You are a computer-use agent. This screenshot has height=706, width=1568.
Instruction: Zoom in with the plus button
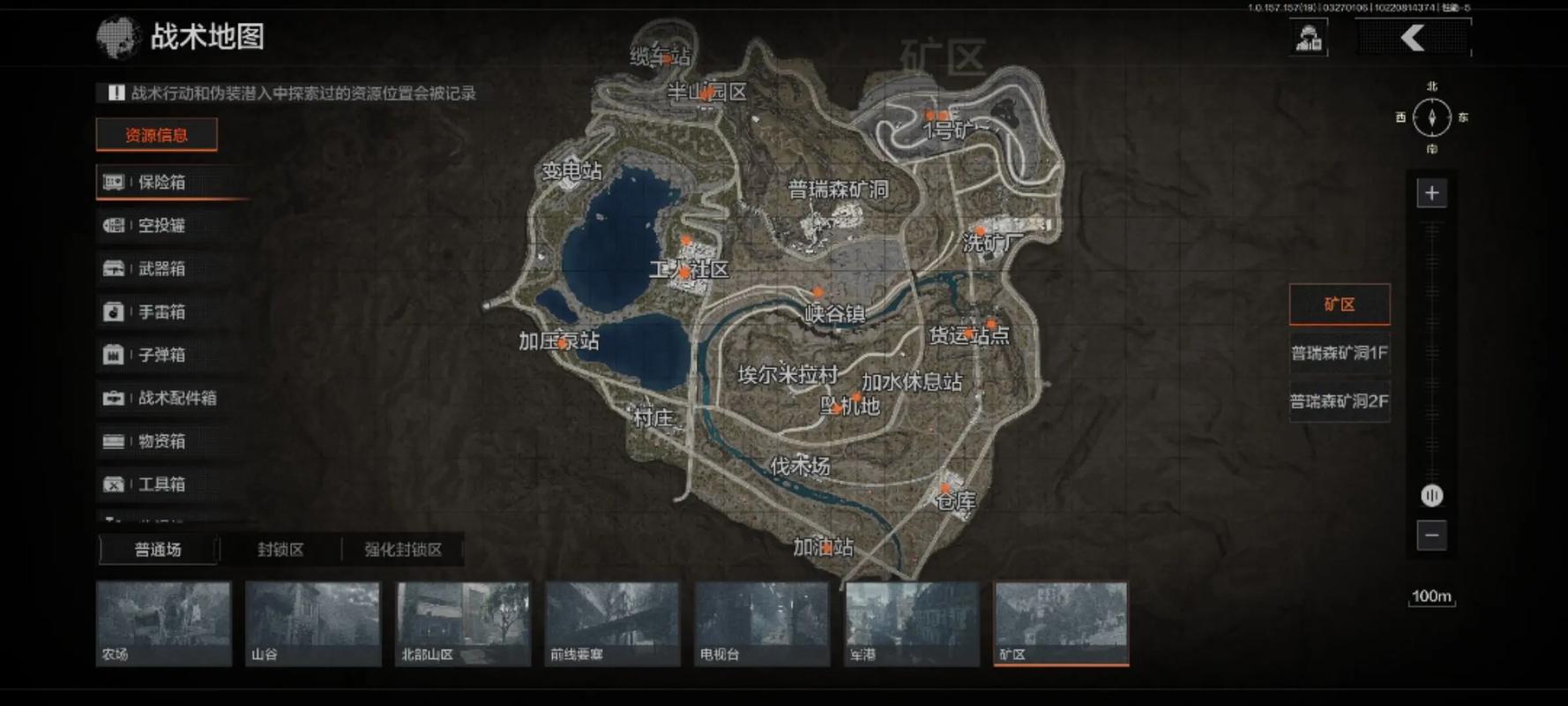coord(1431,193)
